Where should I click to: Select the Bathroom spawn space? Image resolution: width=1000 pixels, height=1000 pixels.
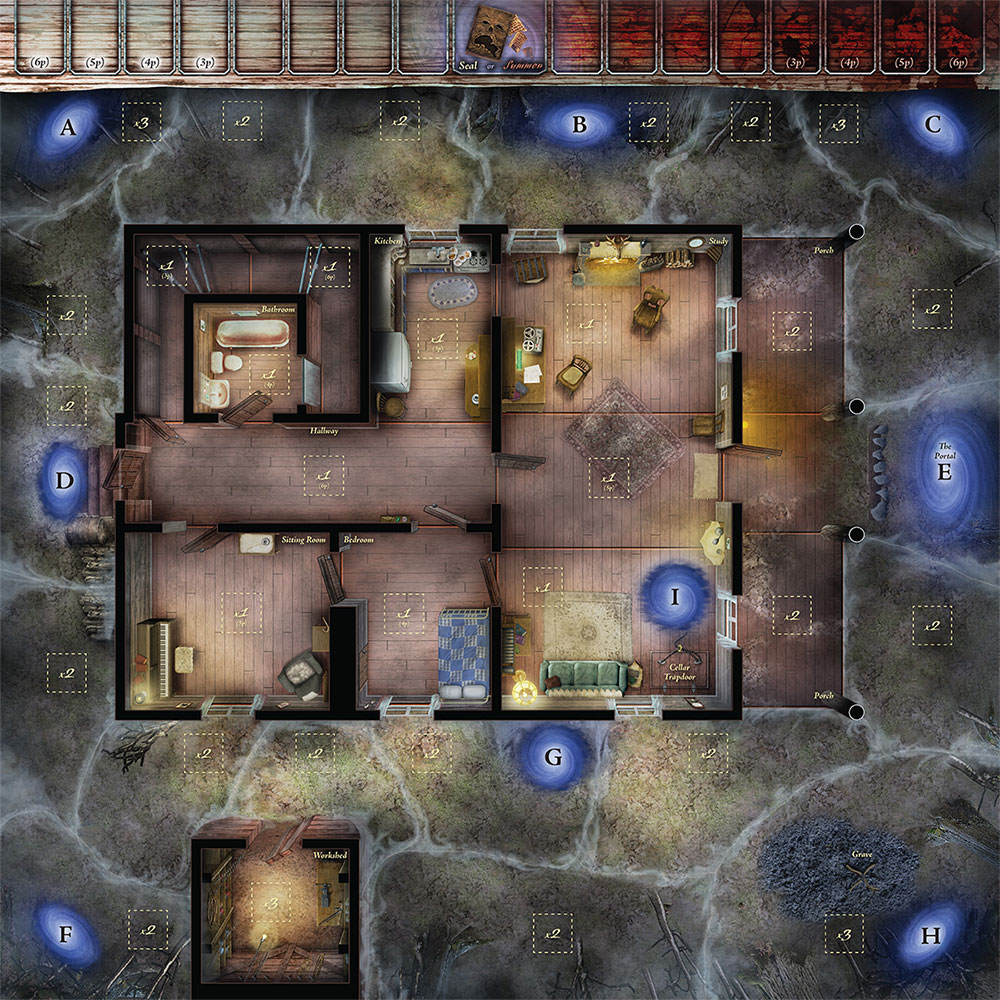pyautogui.click(x=269, y=374)
